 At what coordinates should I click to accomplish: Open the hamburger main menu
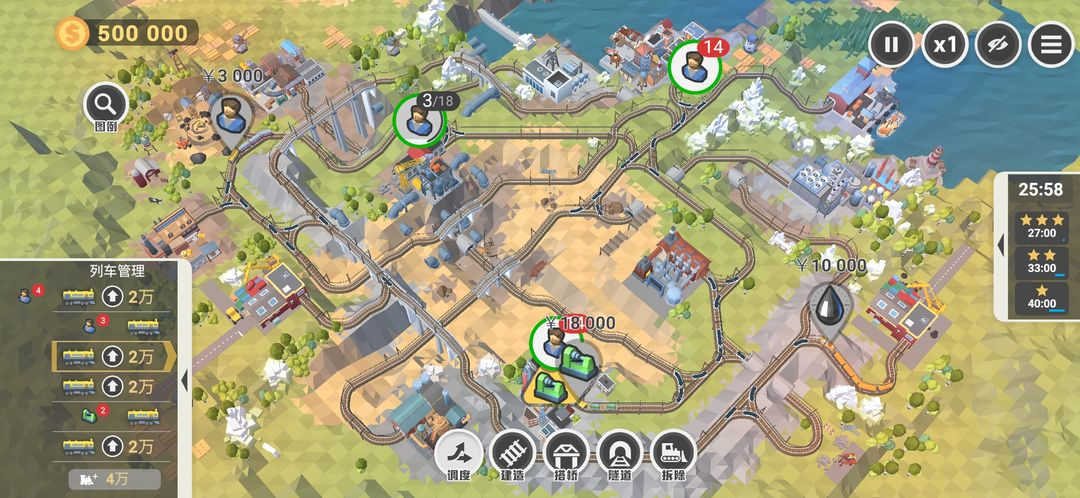[x=1051, y=44]
